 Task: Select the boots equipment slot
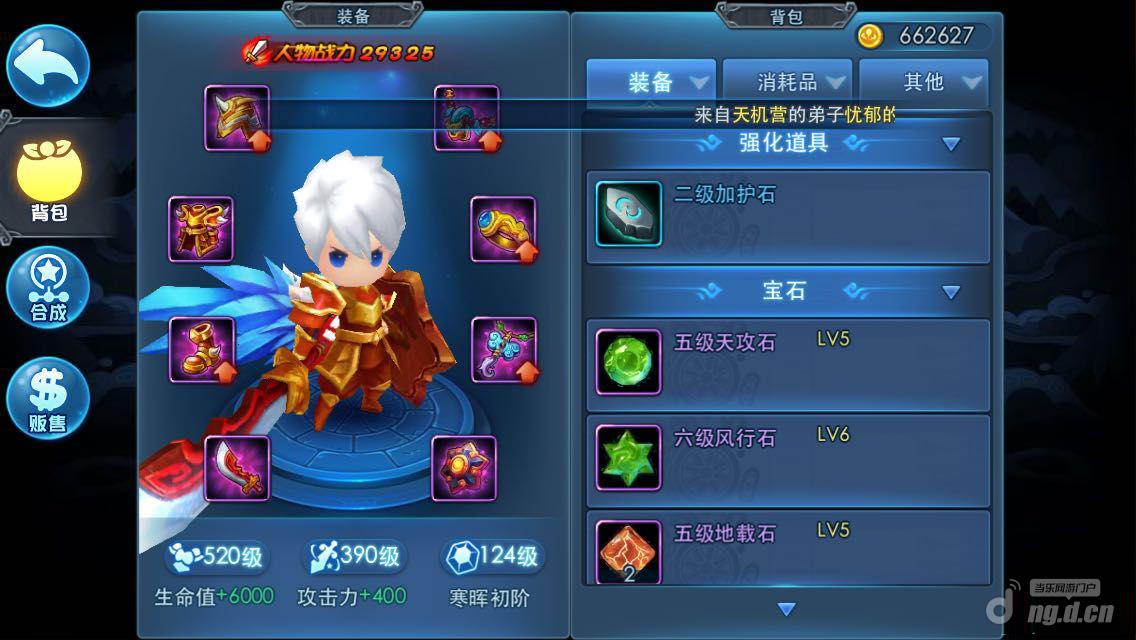(202, 350)
